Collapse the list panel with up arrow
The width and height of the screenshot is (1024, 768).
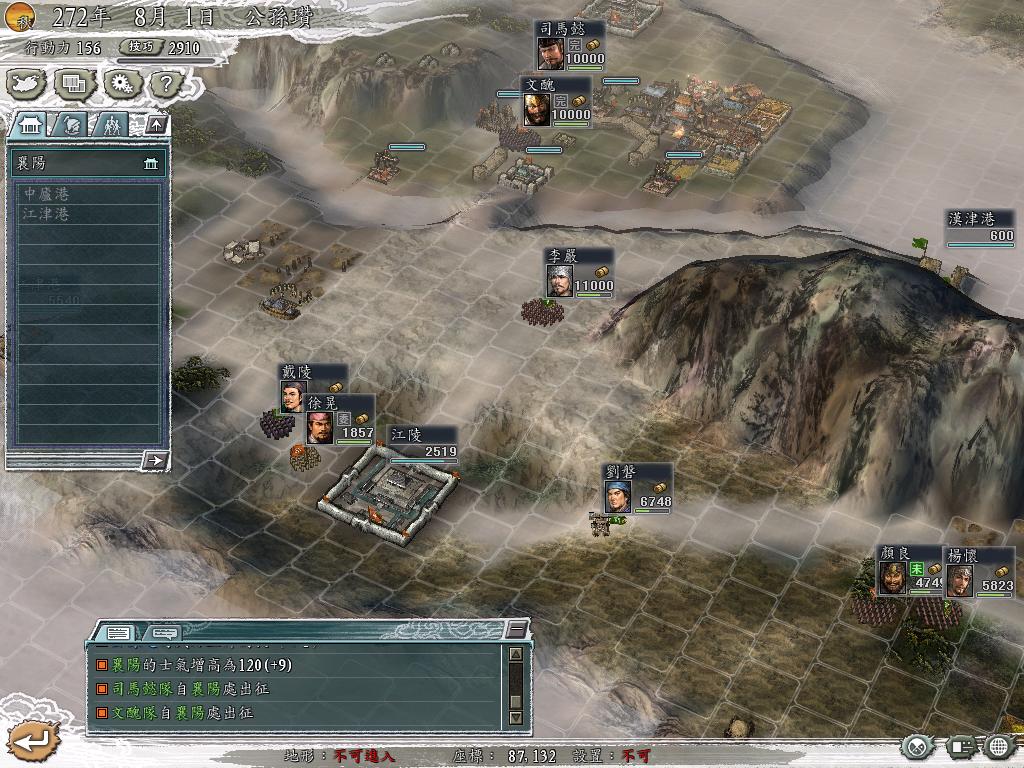click(155, 124)
